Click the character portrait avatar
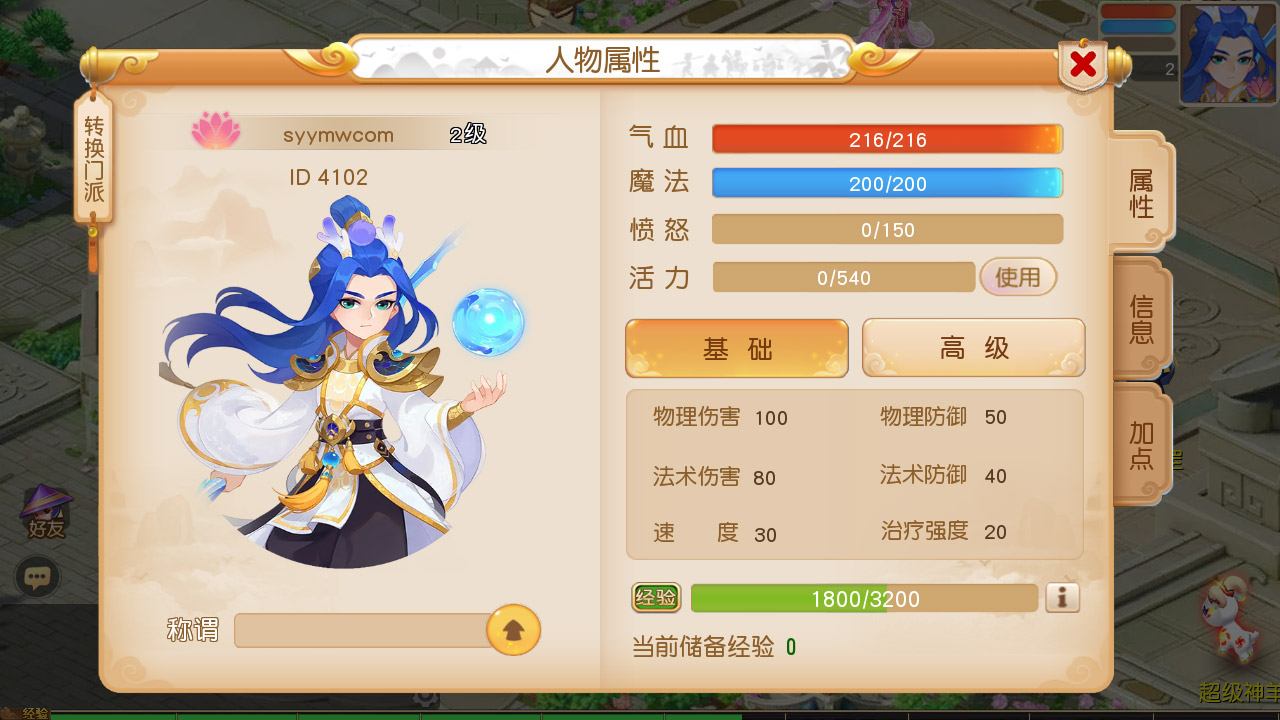 click(1227, 55)
